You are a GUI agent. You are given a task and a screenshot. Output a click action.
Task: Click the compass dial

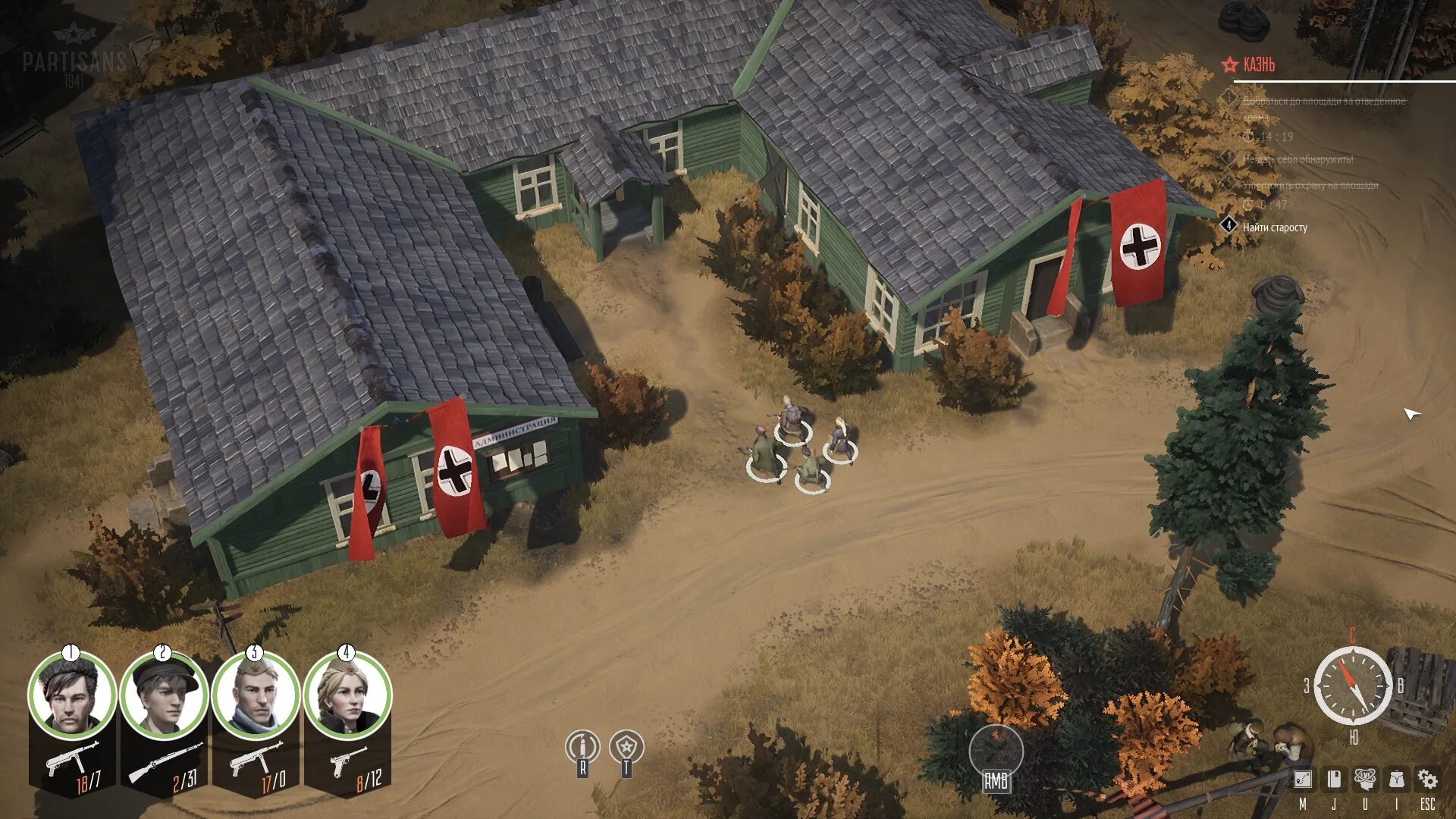pyautogui.click(x=1353, y=686)
